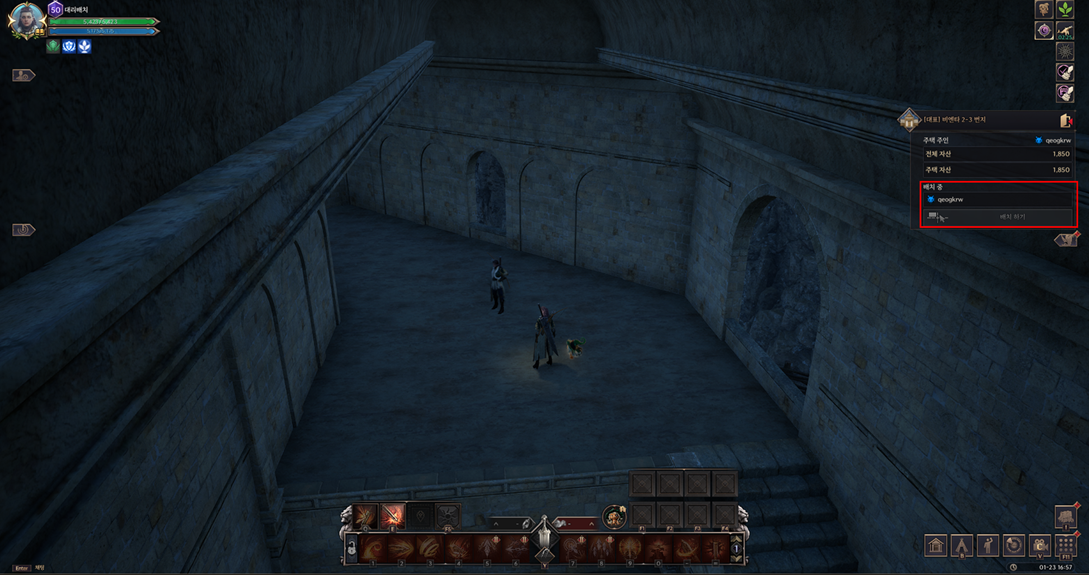
Task: Toggle the hotbar padlock icon
Action: [352, 548]
